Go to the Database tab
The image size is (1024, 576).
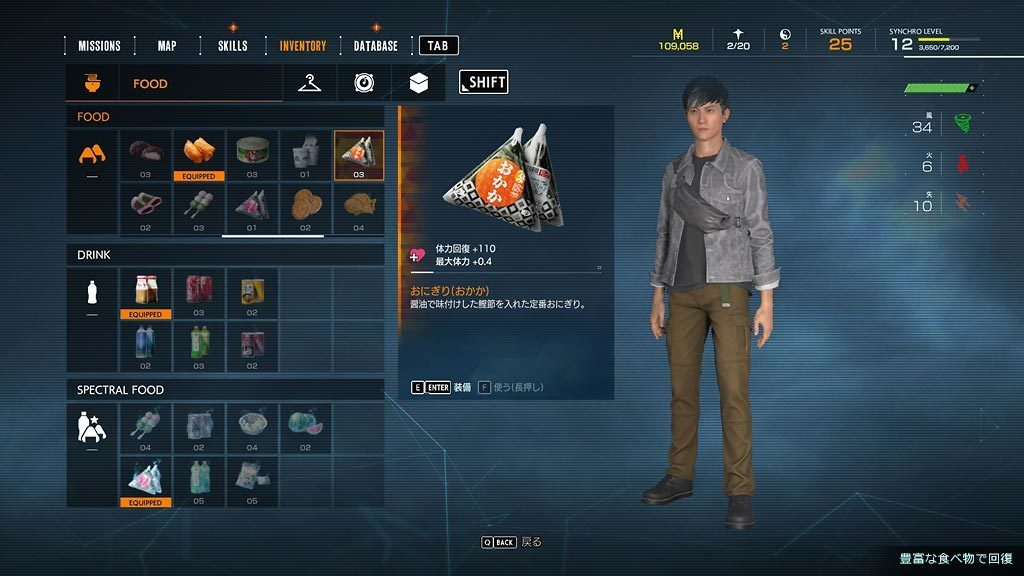pos(375,46)
